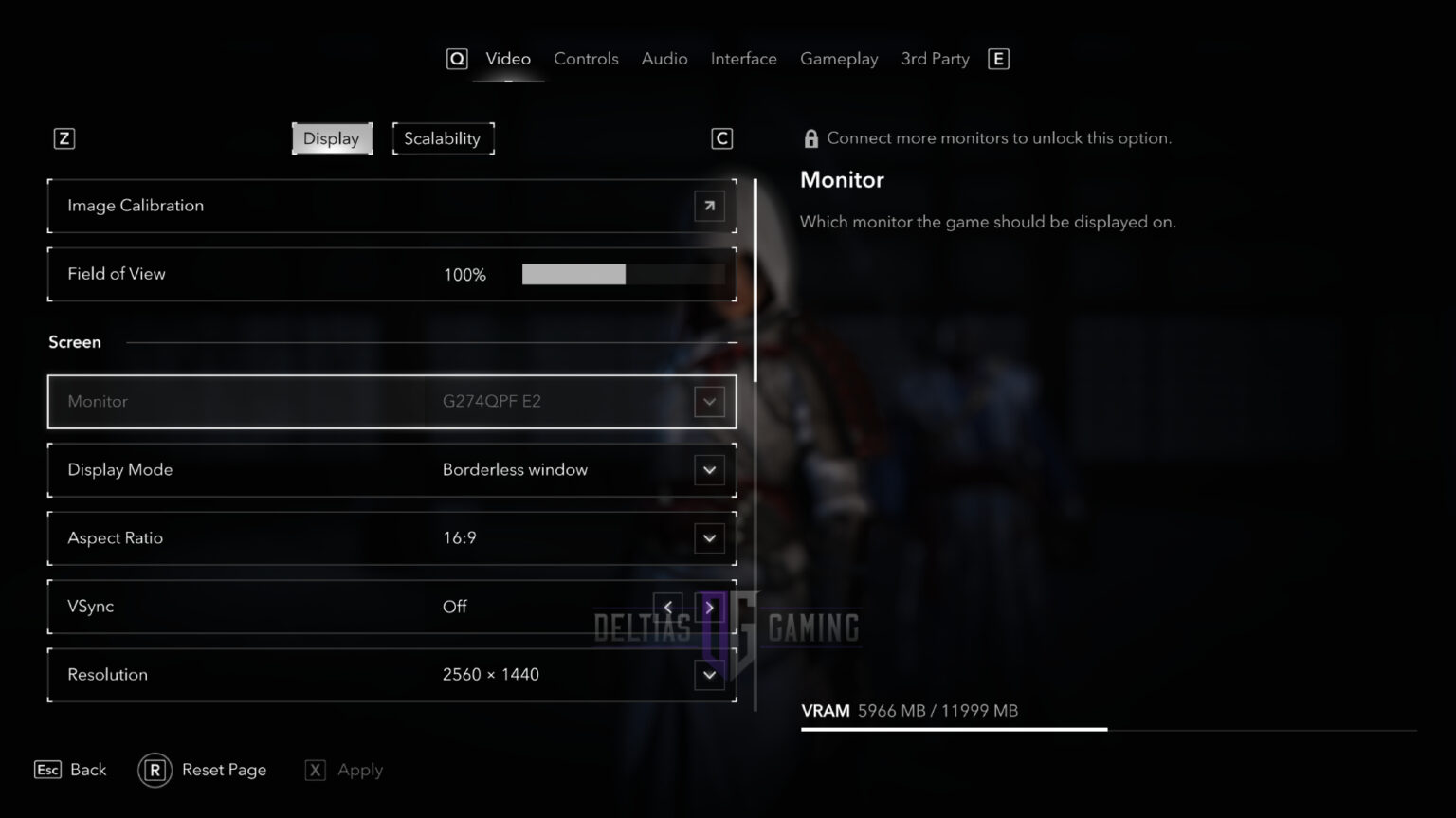This screenshot has width=1456, height=818.
Task: Open the Gameplay settings tab
Action: (839, 58)
